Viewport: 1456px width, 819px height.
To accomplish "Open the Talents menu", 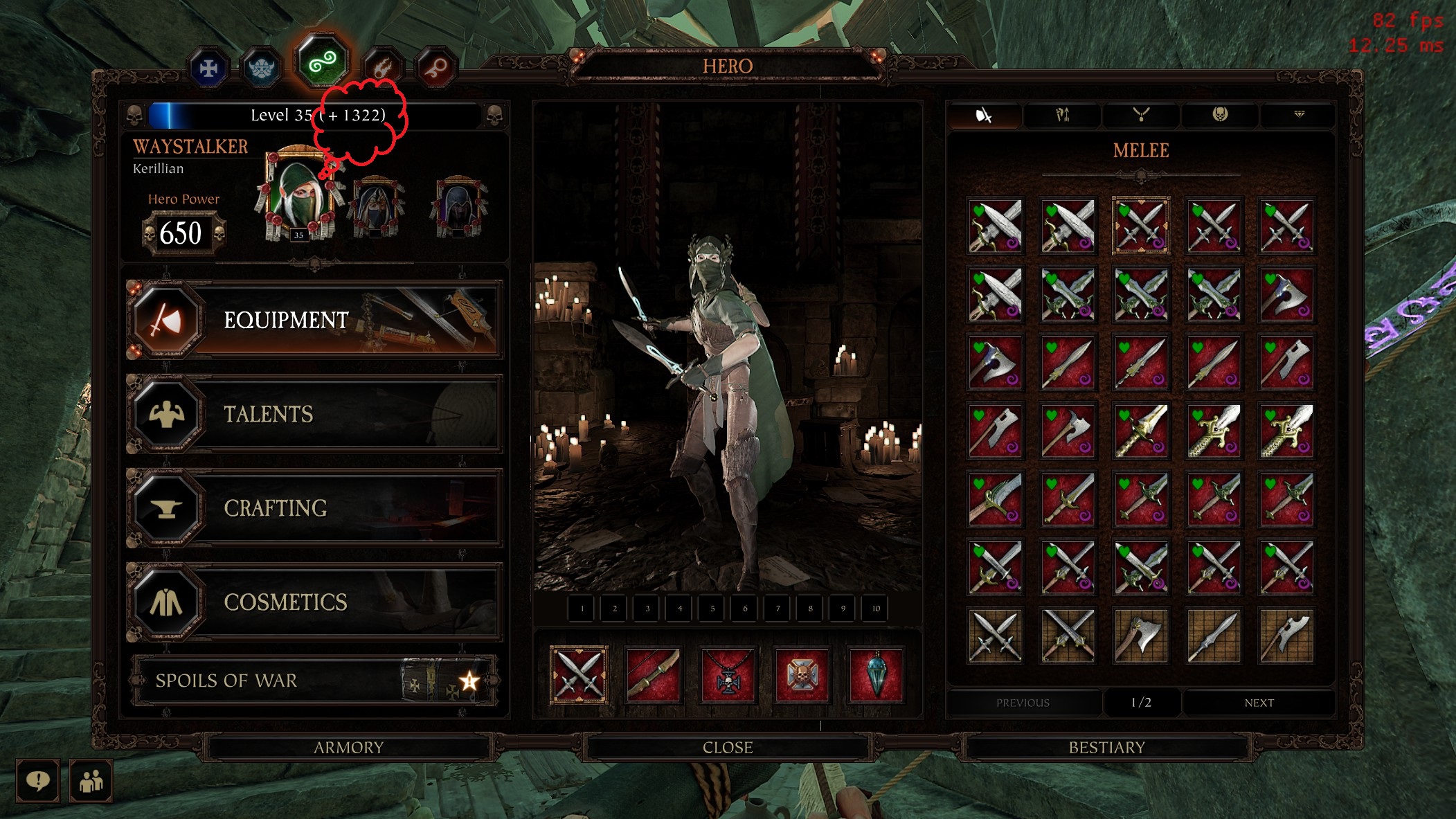I will click(315, 414).
